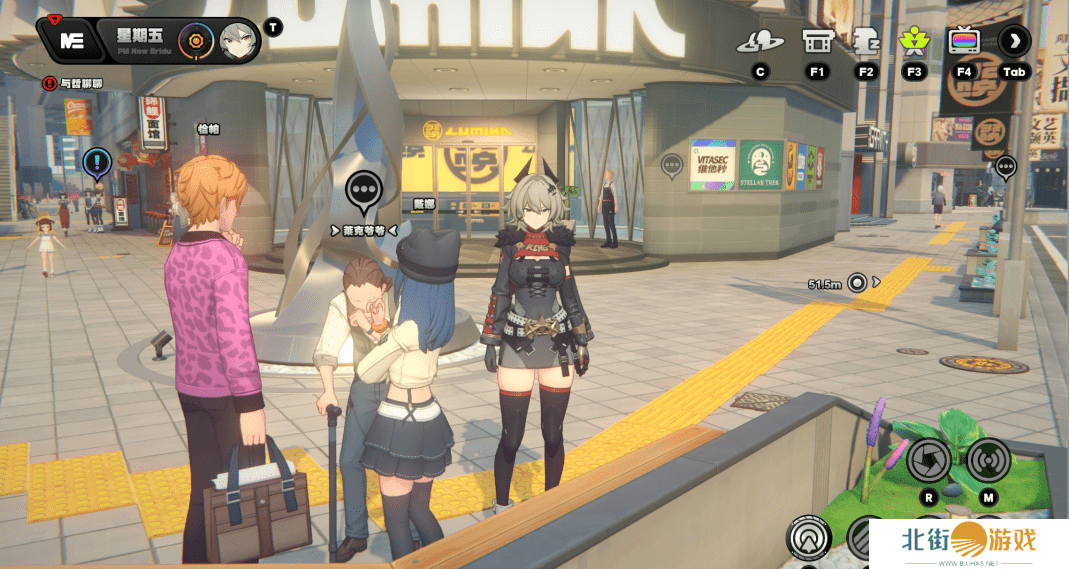This screenshot has height=569, width=1069.
Task: Click the orange gear time dial
Action: point(195,41)
